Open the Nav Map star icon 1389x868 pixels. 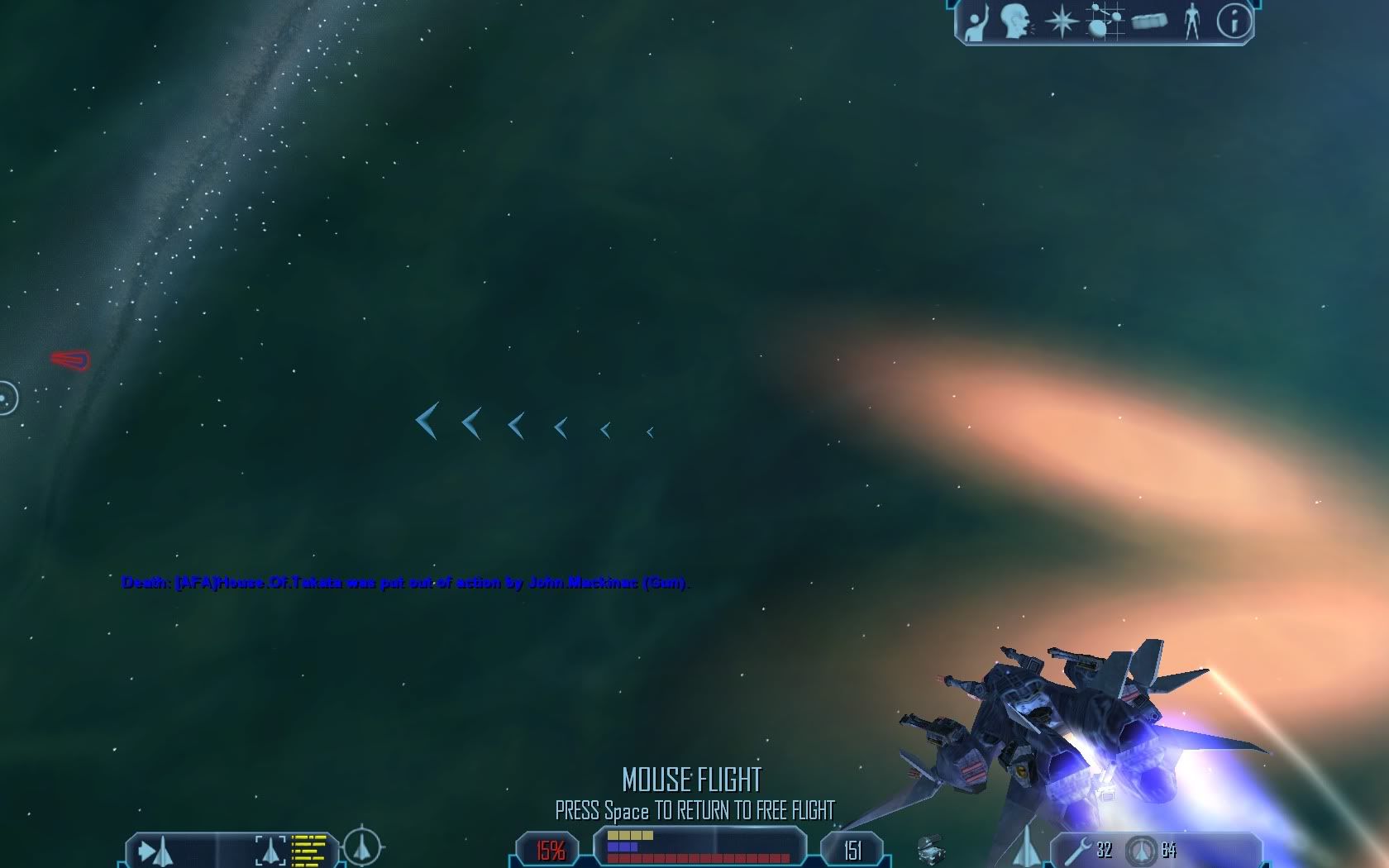[x=1060, y=21]
